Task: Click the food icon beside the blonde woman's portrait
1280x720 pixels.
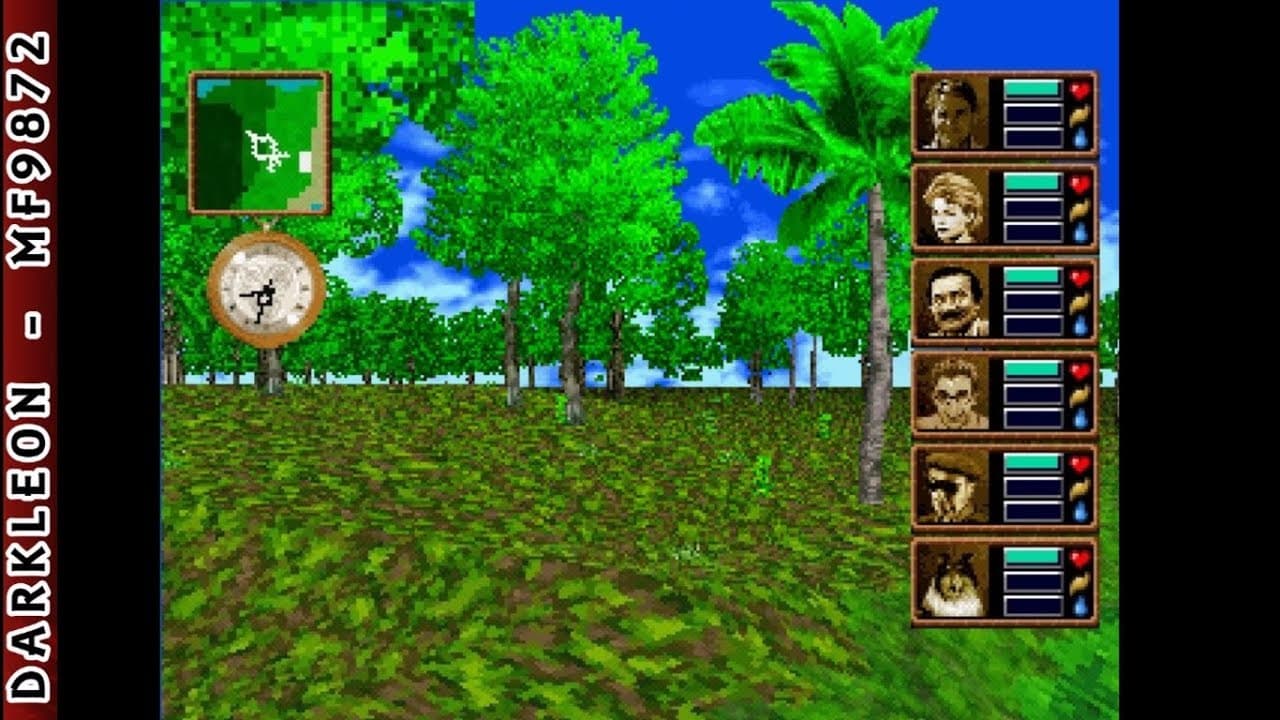Action: [x=1080, y=208]
